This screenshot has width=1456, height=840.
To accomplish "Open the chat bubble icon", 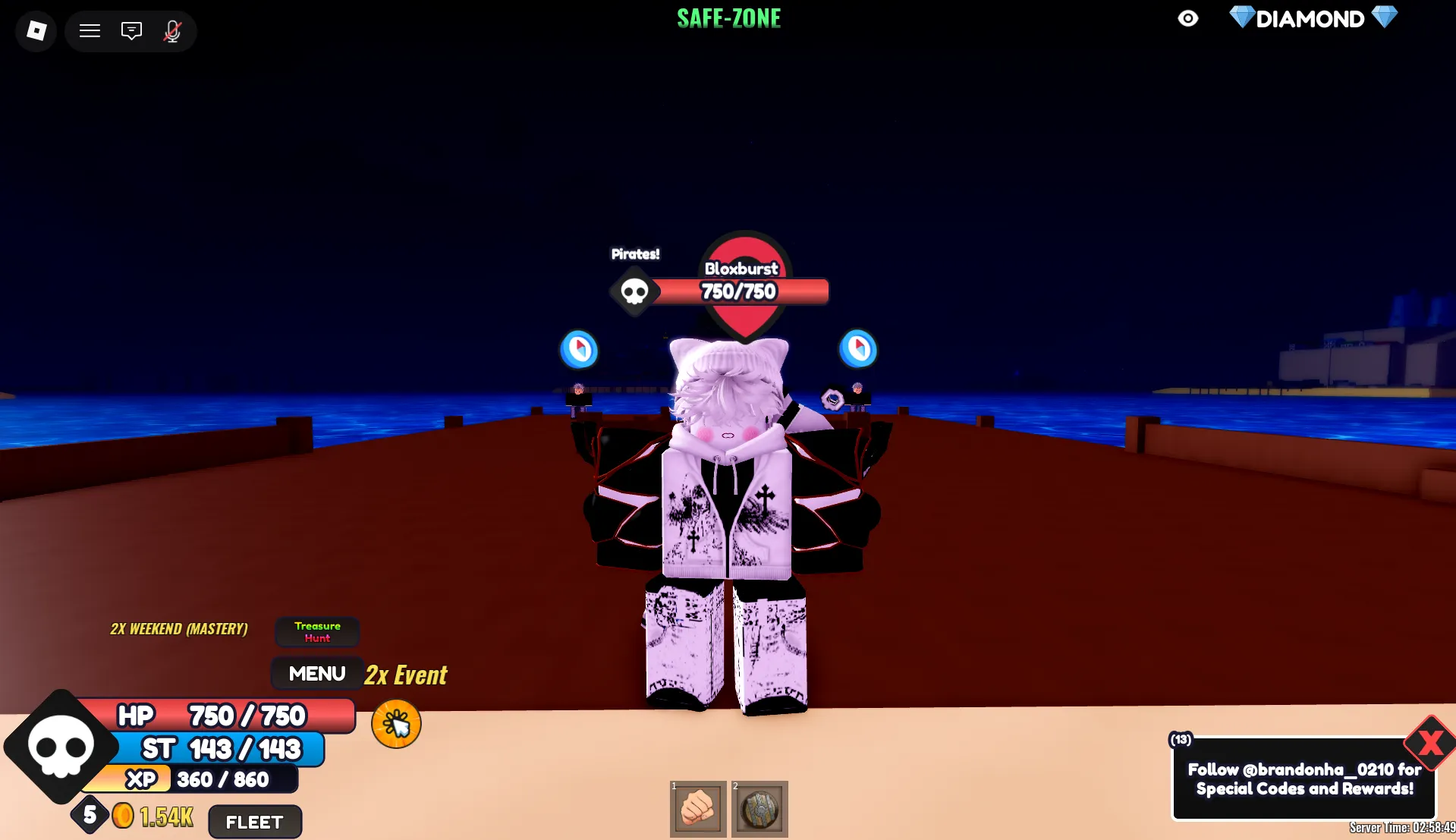I will 131,31.
